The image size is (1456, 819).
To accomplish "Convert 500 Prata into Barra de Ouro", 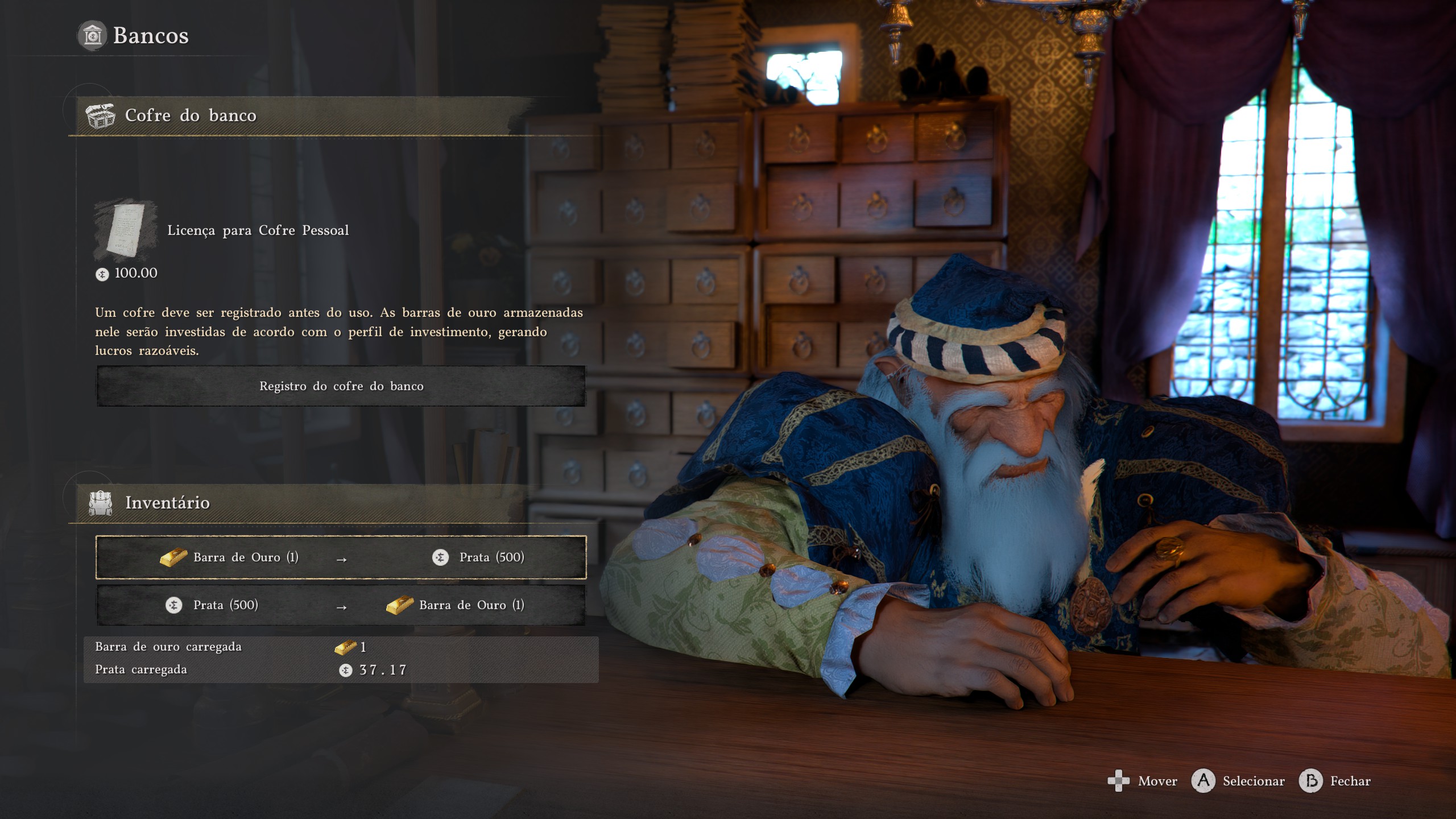I will pyautogui.click(x=341, y=605).
